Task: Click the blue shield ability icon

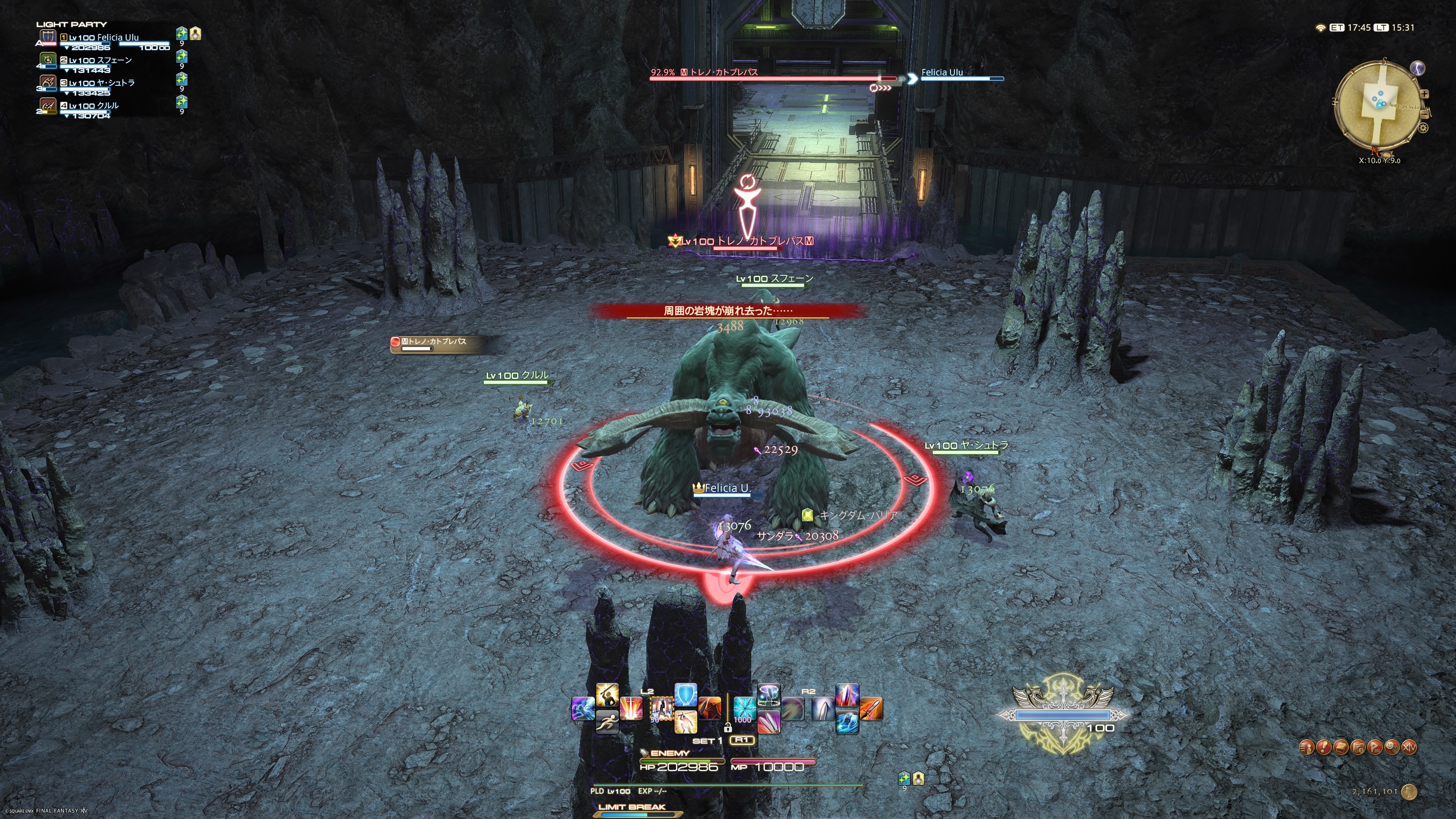Action: (x=686, y=695)
